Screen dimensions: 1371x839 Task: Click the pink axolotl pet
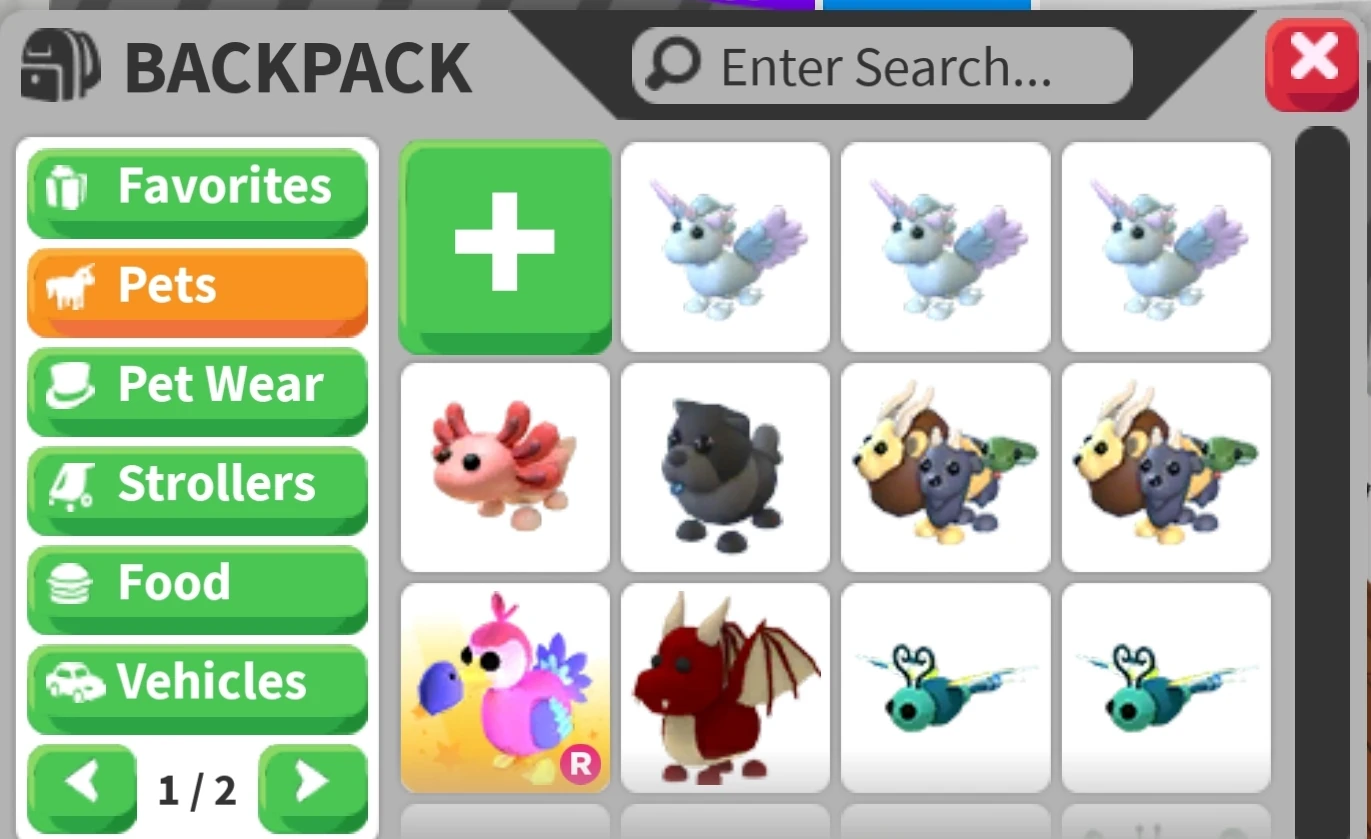coord(505,468)
